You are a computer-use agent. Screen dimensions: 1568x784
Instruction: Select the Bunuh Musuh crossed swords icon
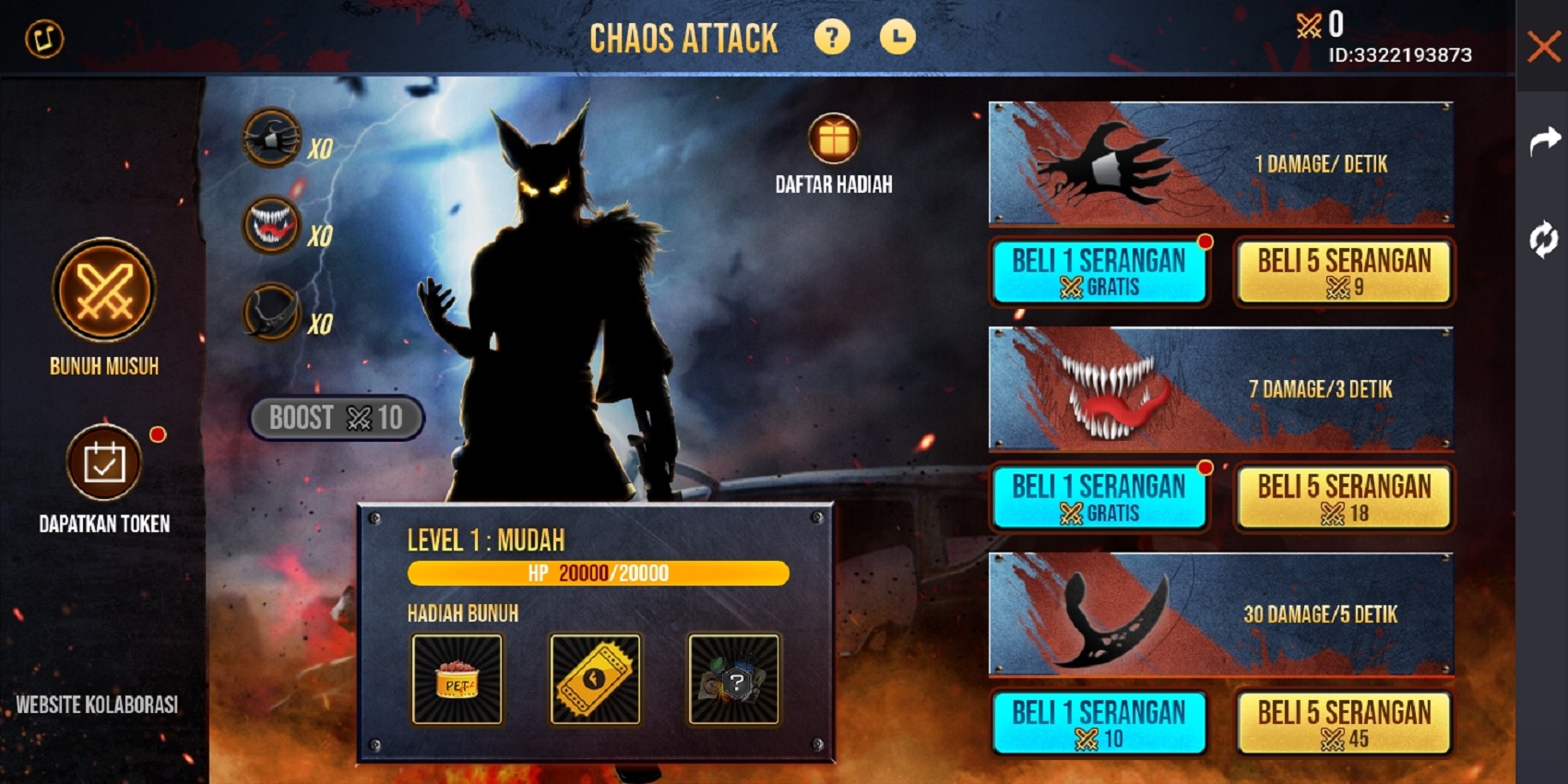coord(102,291)
